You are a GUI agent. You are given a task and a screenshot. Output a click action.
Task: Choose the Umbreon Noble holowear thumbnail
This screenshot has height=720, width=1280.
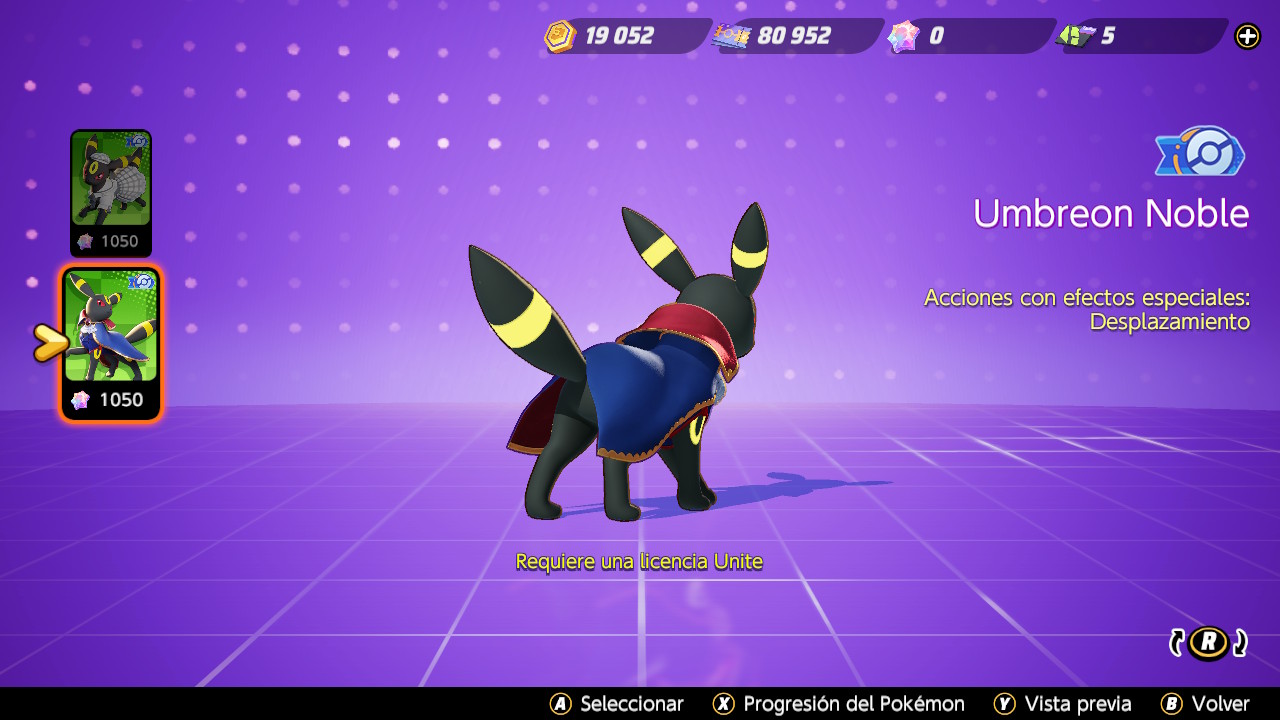(111, 342)
